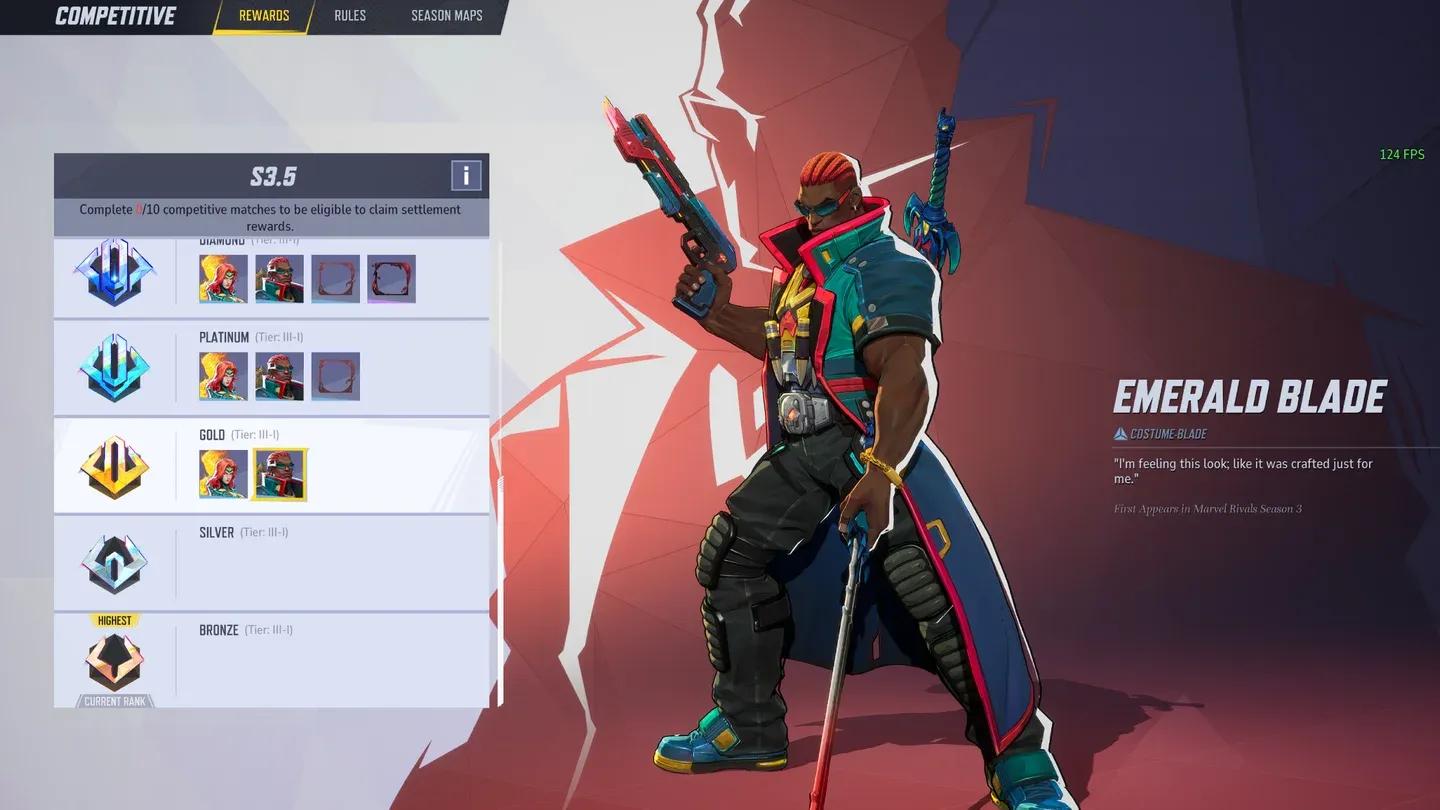Click the S3.5 info icon

pyautogui.click(x=464, y=176)
